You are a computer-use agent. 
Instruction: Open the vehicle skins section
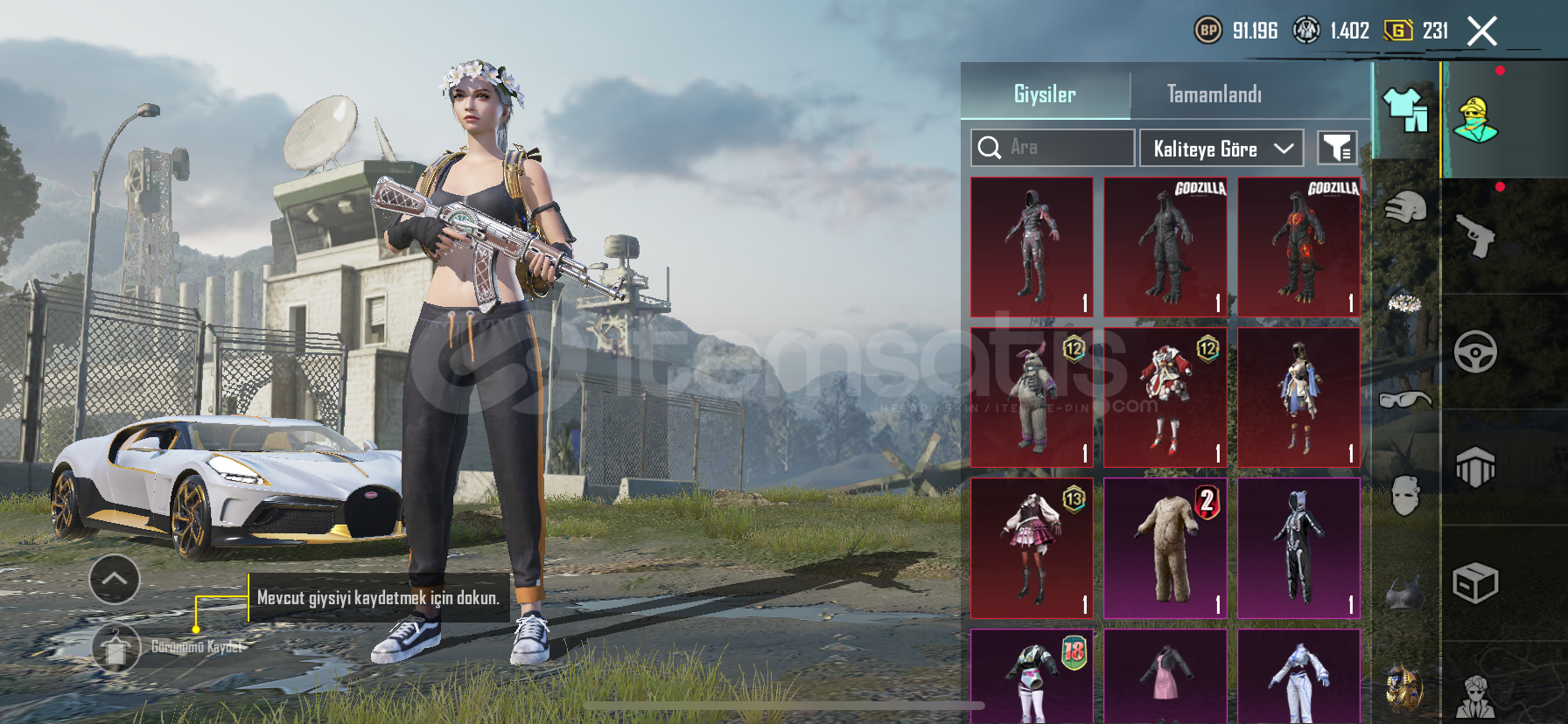click(x=1476, y=352)
